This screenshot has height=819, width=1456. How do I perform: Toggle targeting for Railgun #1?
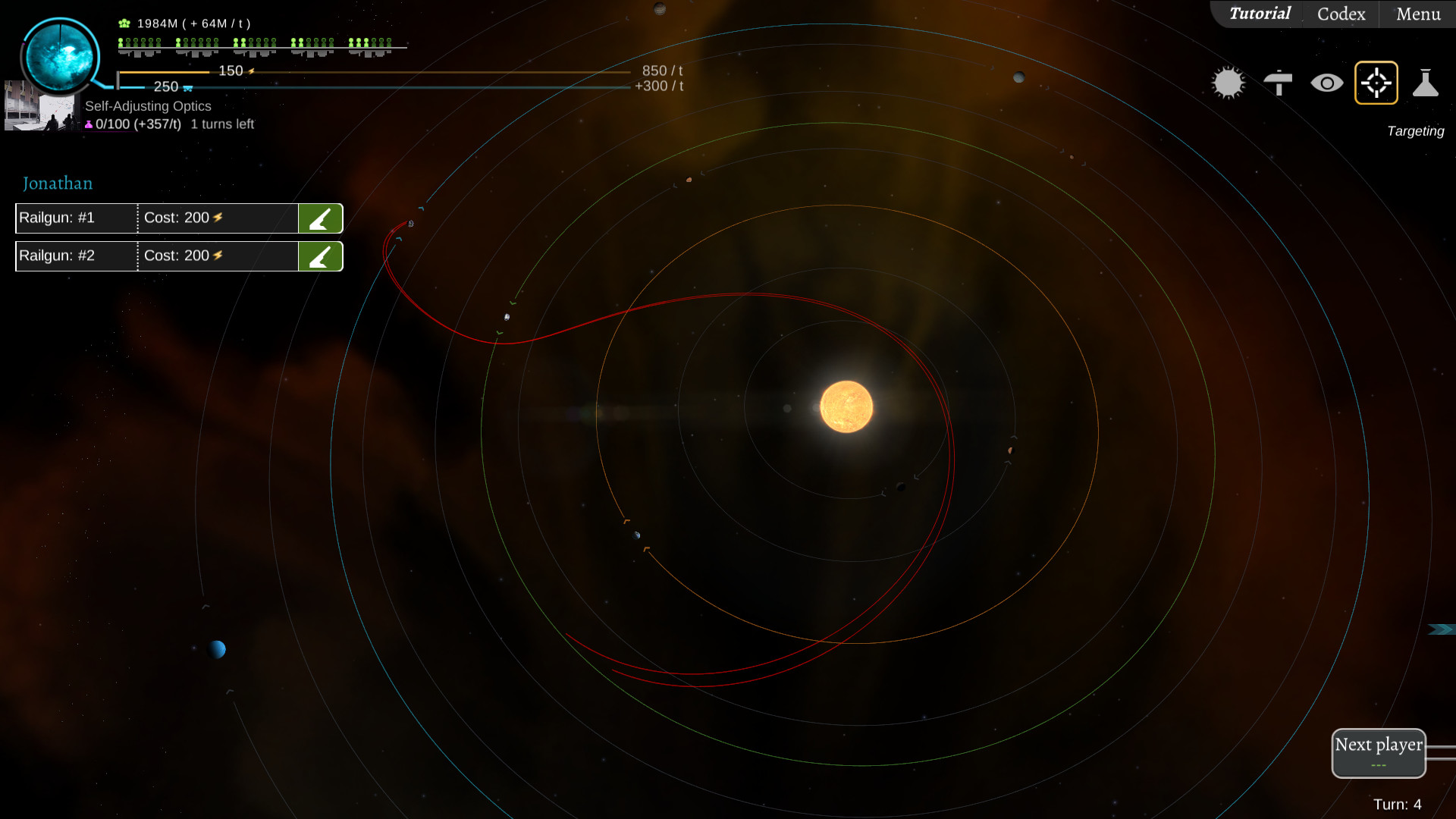[x=320, y=218]
